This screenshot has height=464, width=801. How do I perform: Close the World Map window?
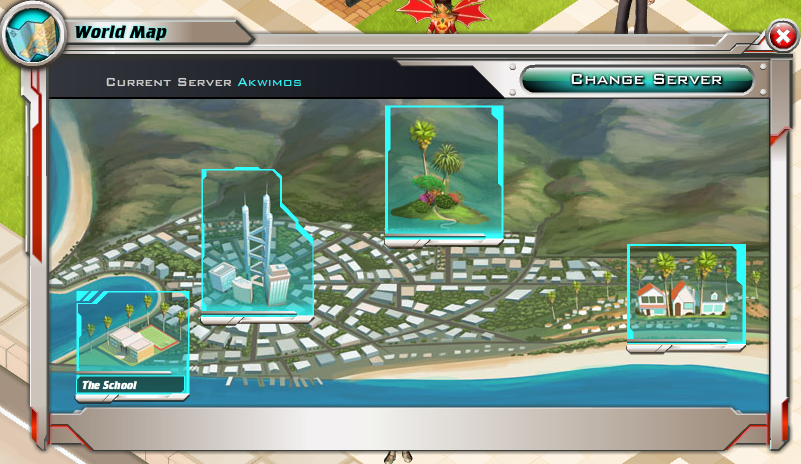781,38
